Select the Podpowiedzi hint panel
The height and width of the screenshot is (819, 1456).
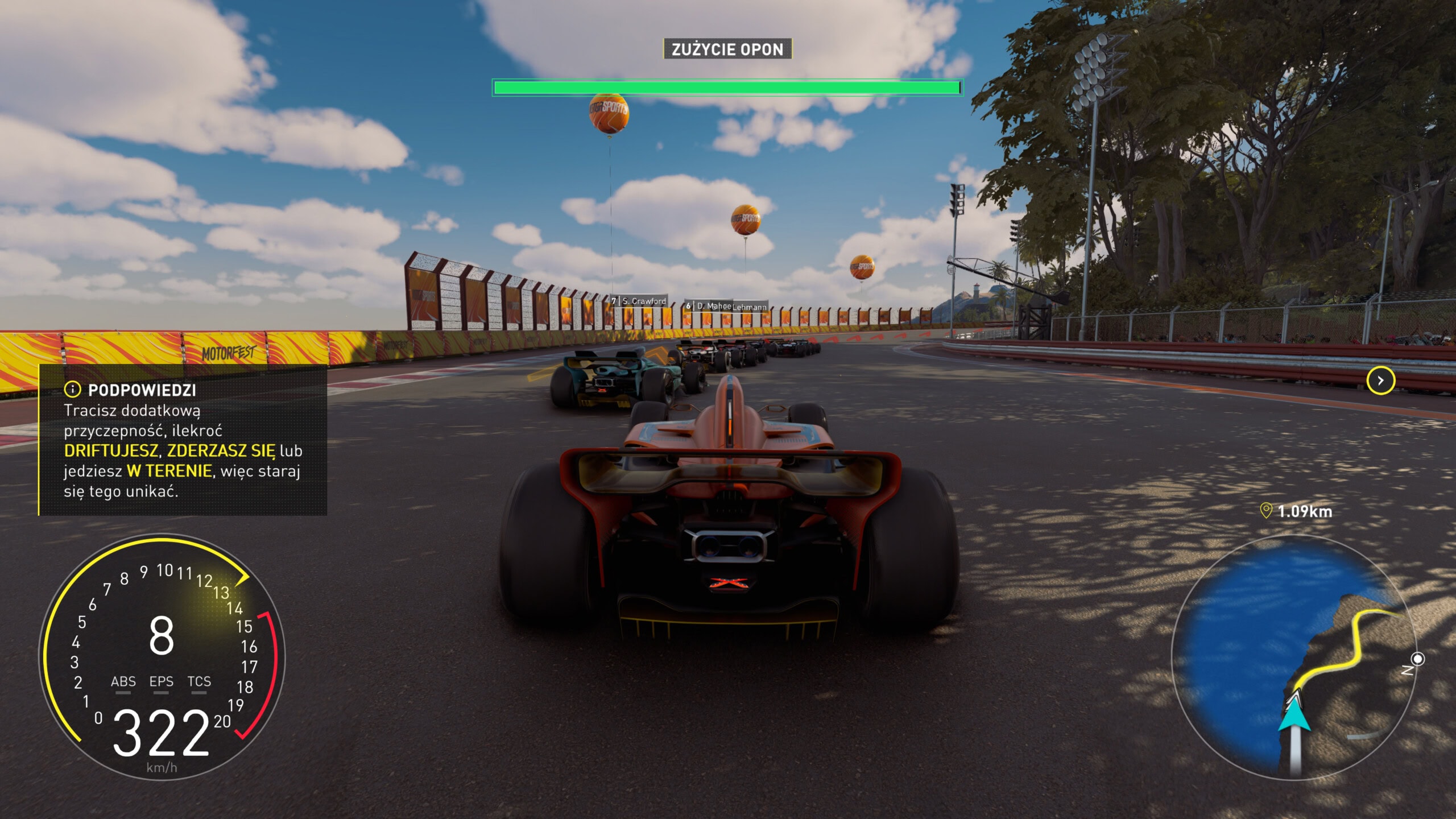coord(183,440)
